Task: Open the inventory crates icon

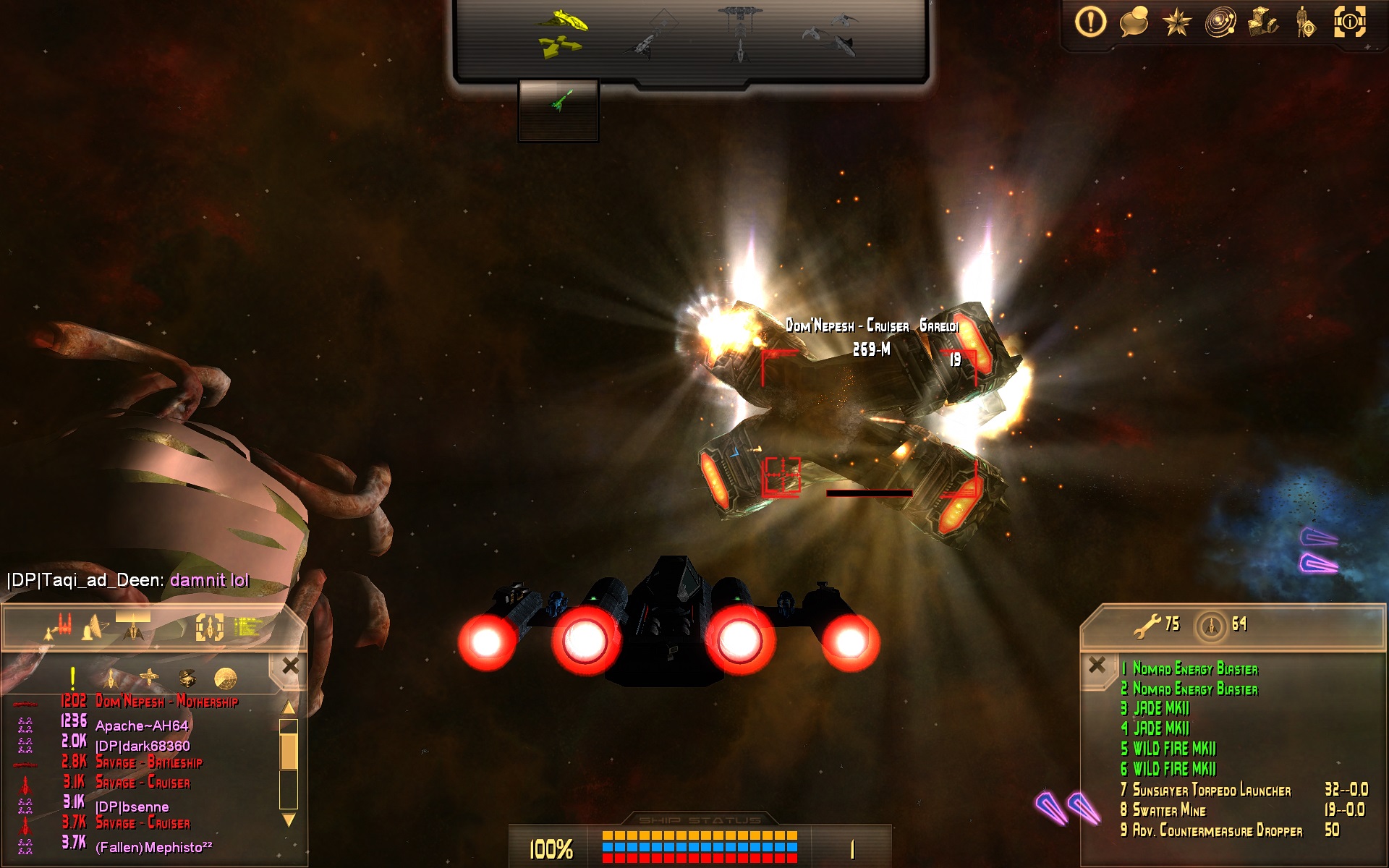Action: click(1263, 22)
